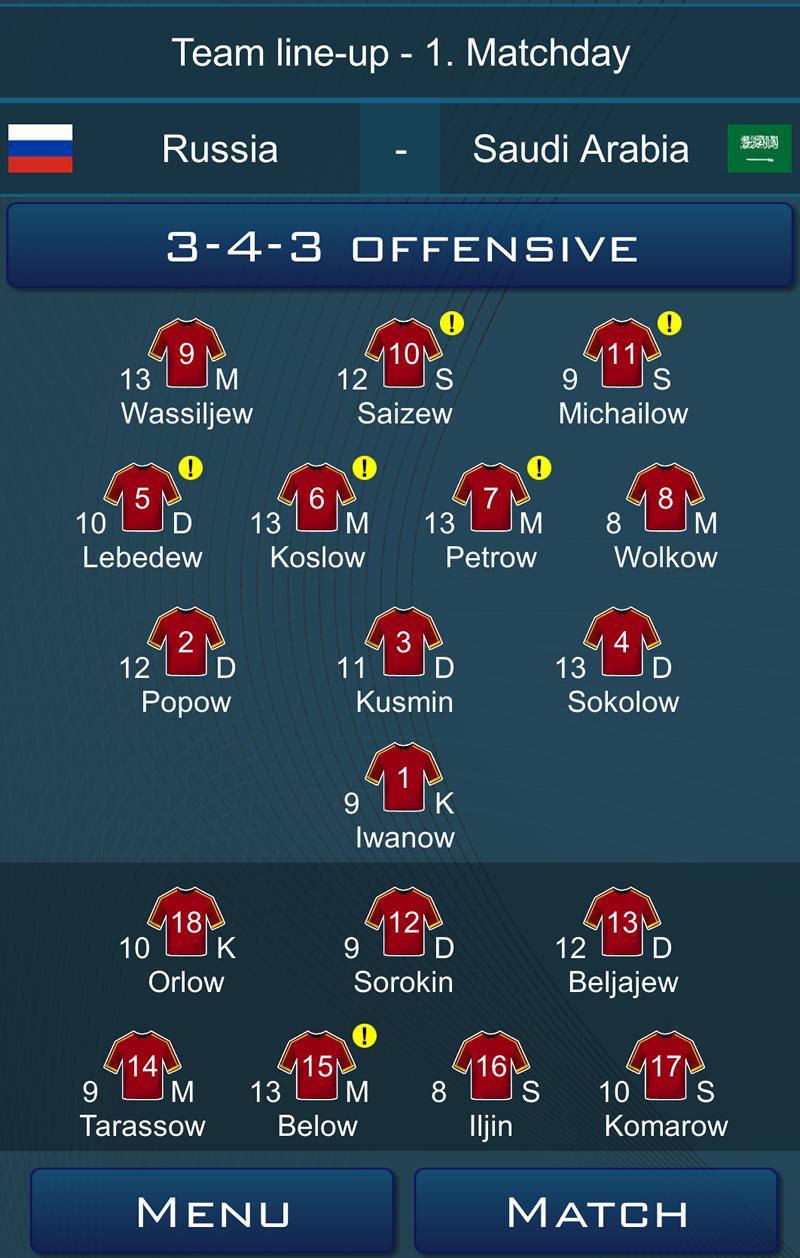Change the 3-4-3 offensive formation
The width and height of the screenshot is (800, 1258).
[x=400, y=247]
